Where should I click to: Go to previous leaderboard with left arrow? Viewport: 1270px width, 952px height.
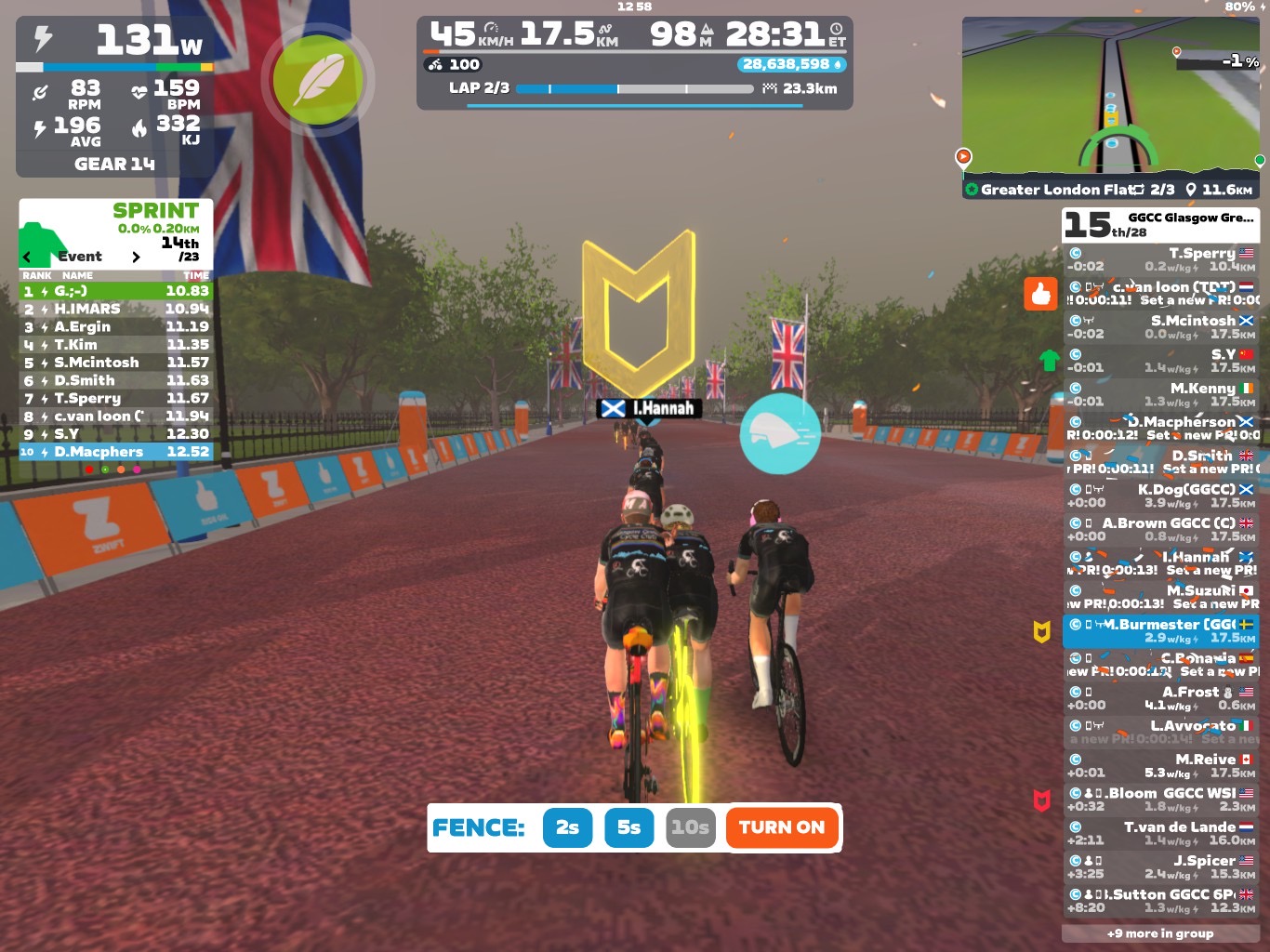27,257
